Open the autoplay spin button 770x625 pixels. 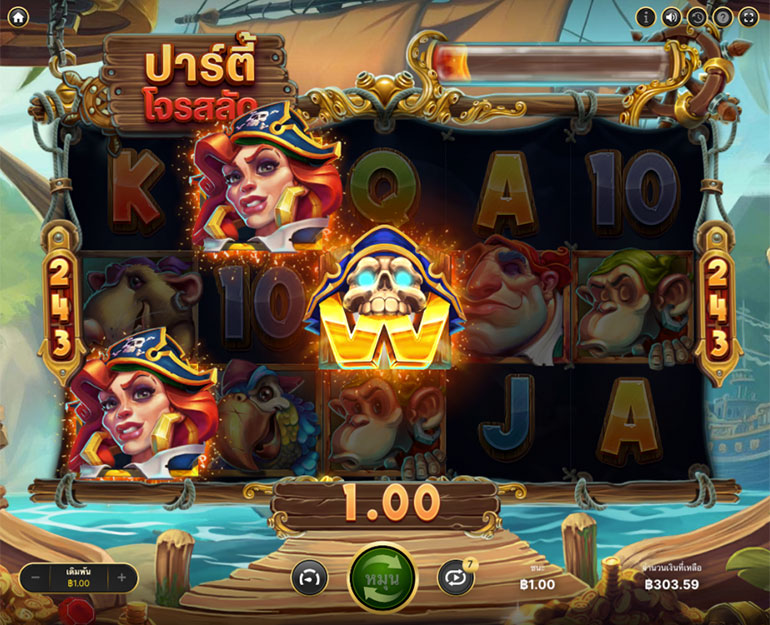click(455, 578)
